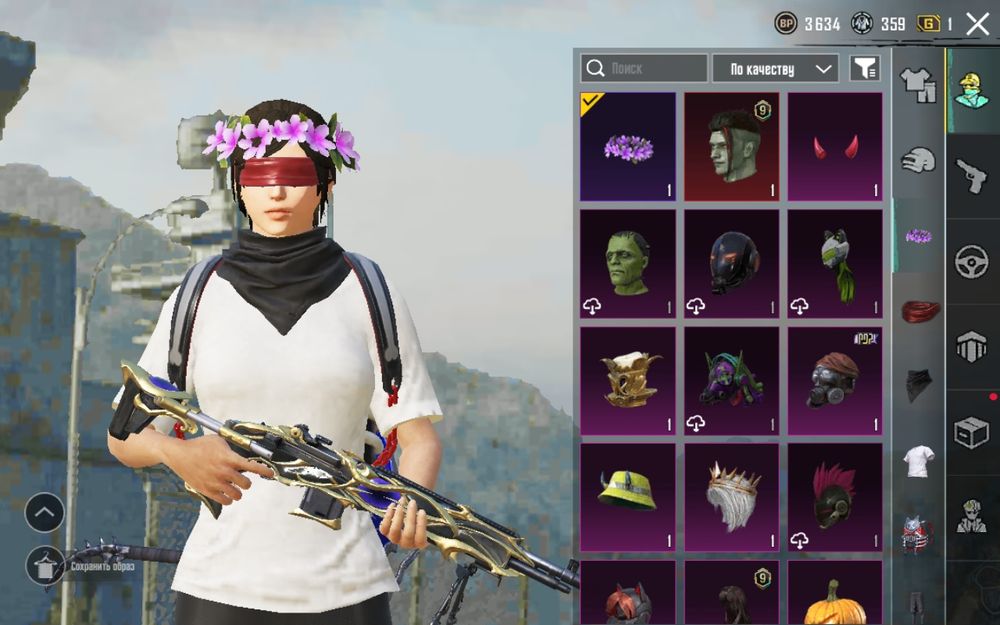The height and width of the screenshot is (625, 1000).
Task: Select the green Frankenstein head mask
Action: 628,264
